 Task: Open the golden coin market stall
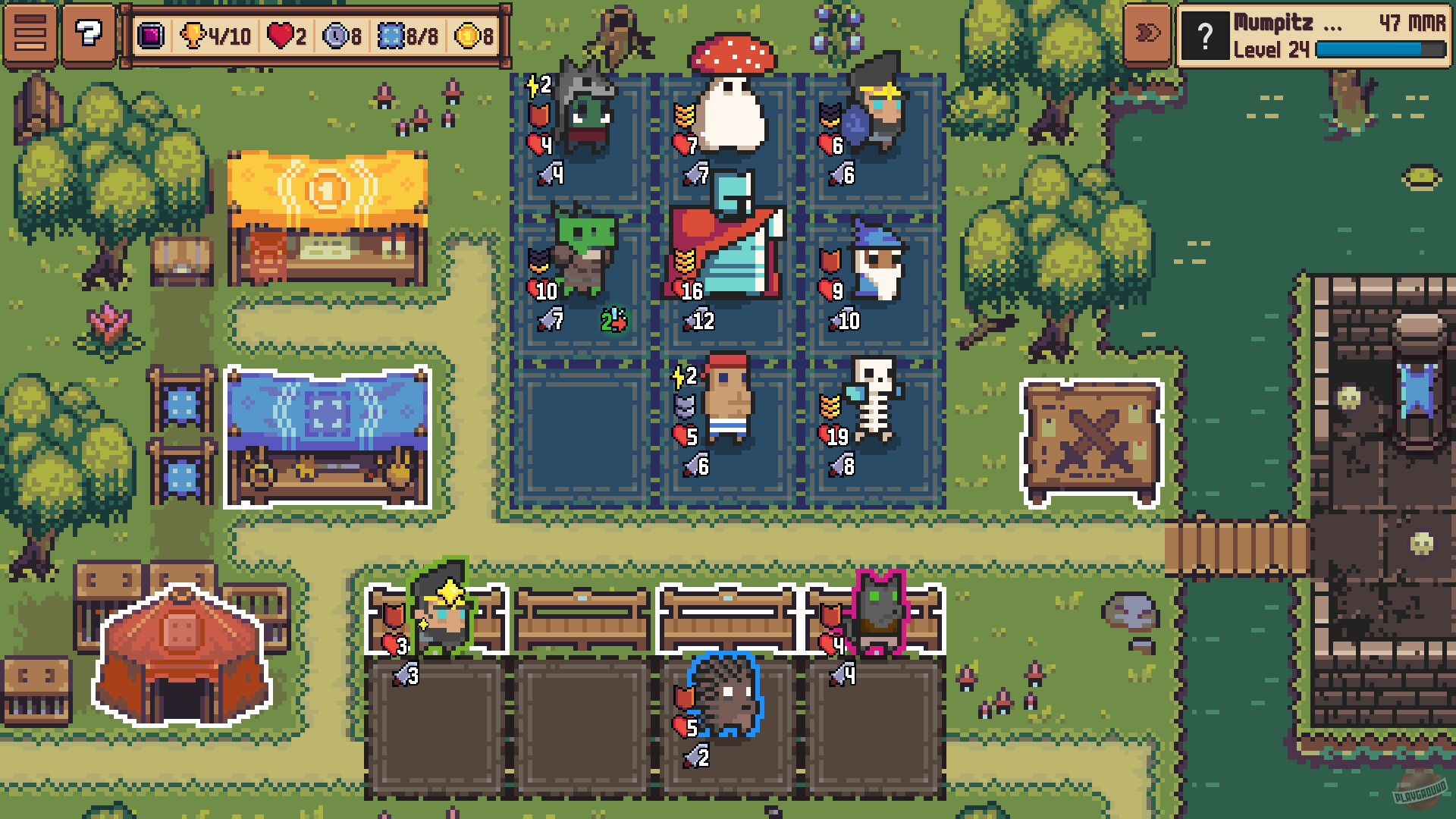pyautogui.click(x=326, y=205)
